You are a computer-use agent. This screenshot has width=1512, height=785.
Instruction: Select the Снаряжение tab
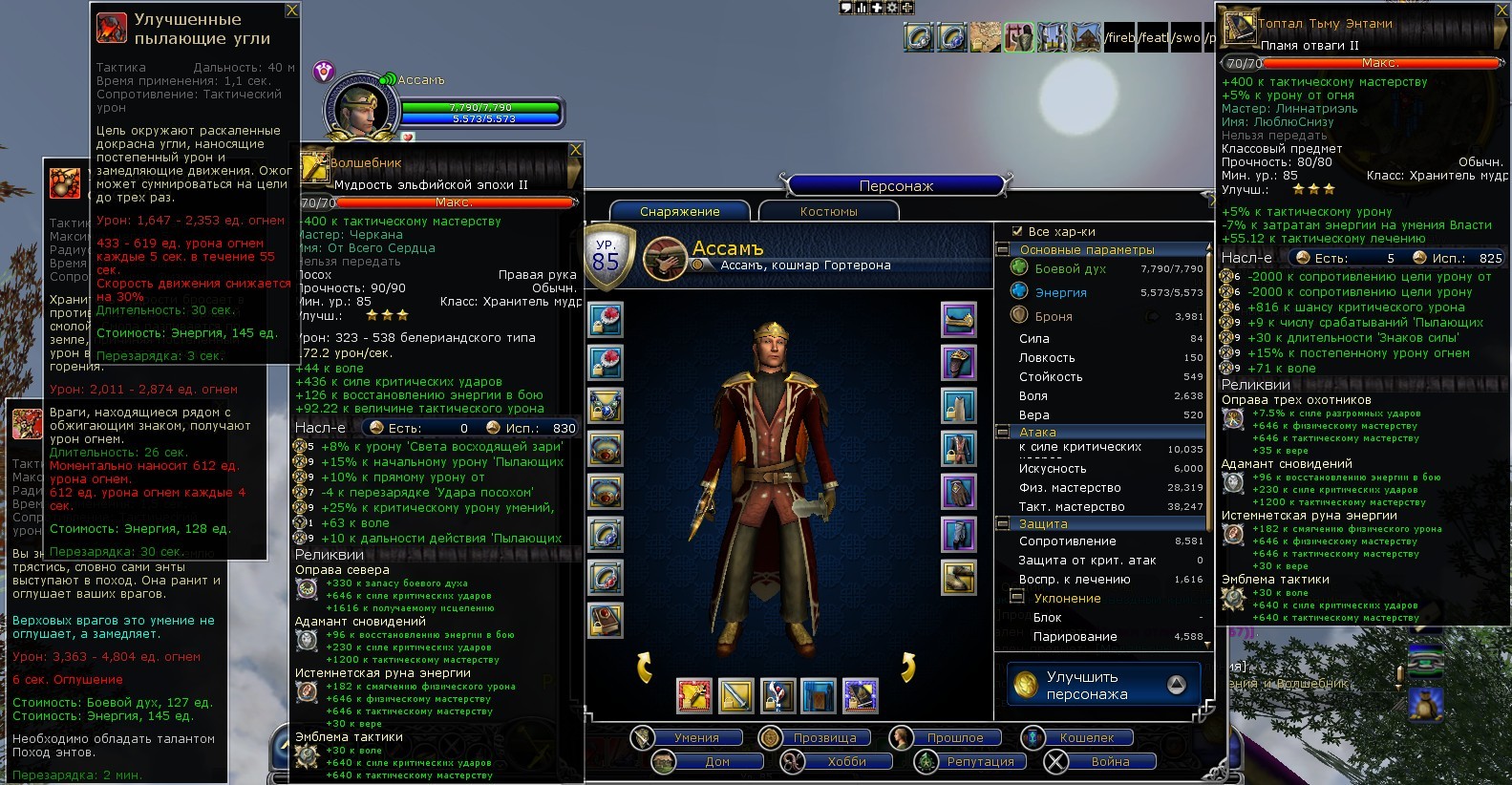pyautogui.click(x=680, y=211)
